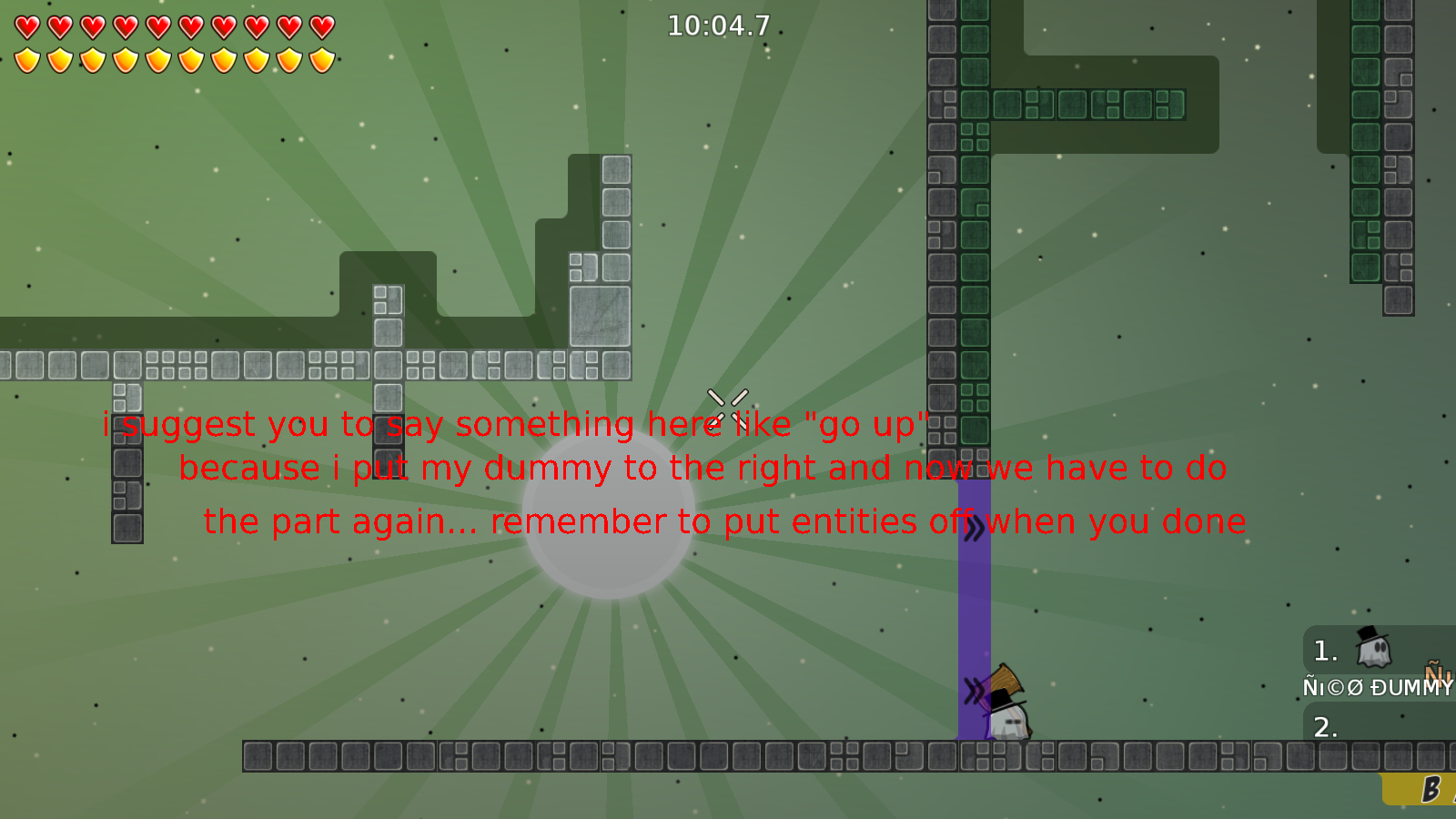Click the first red heart icon
1456x819 pixels.
click(x=25, y=26)
